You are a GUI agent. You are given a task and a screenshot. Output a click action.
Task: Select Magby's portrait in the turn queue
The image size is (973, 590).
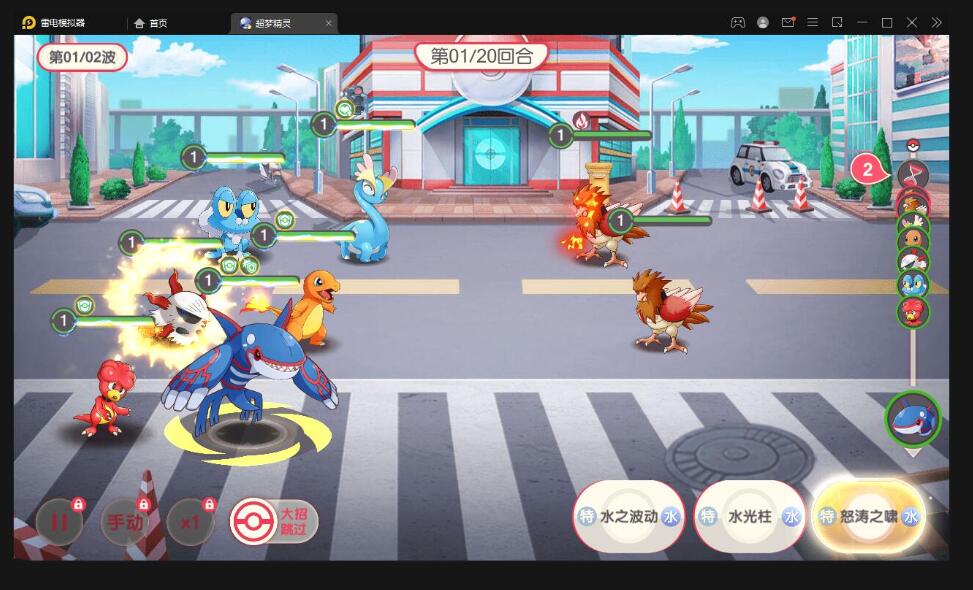click(x=913, y=312)
